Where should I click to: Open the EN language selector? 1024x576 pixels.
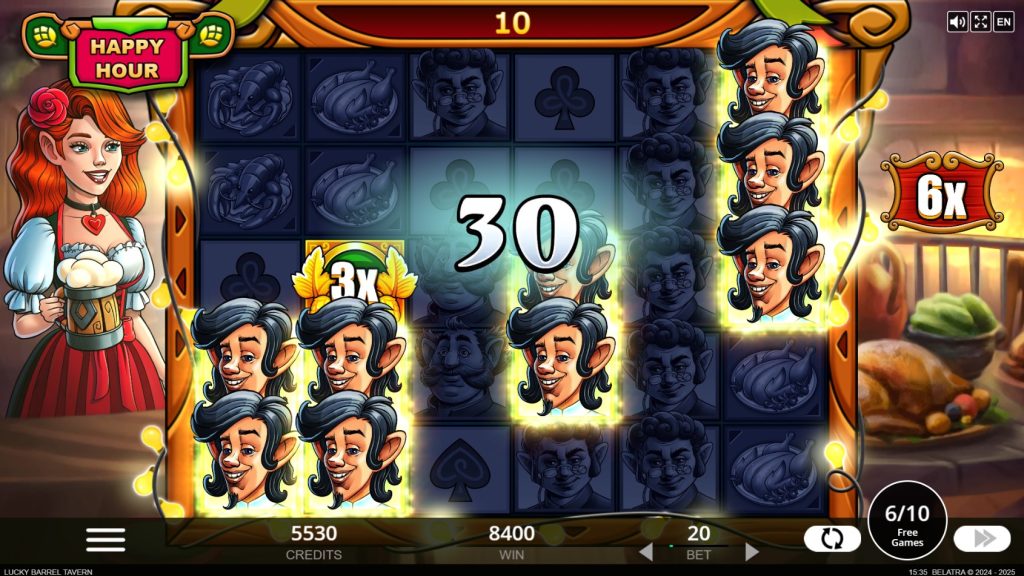1003,21
